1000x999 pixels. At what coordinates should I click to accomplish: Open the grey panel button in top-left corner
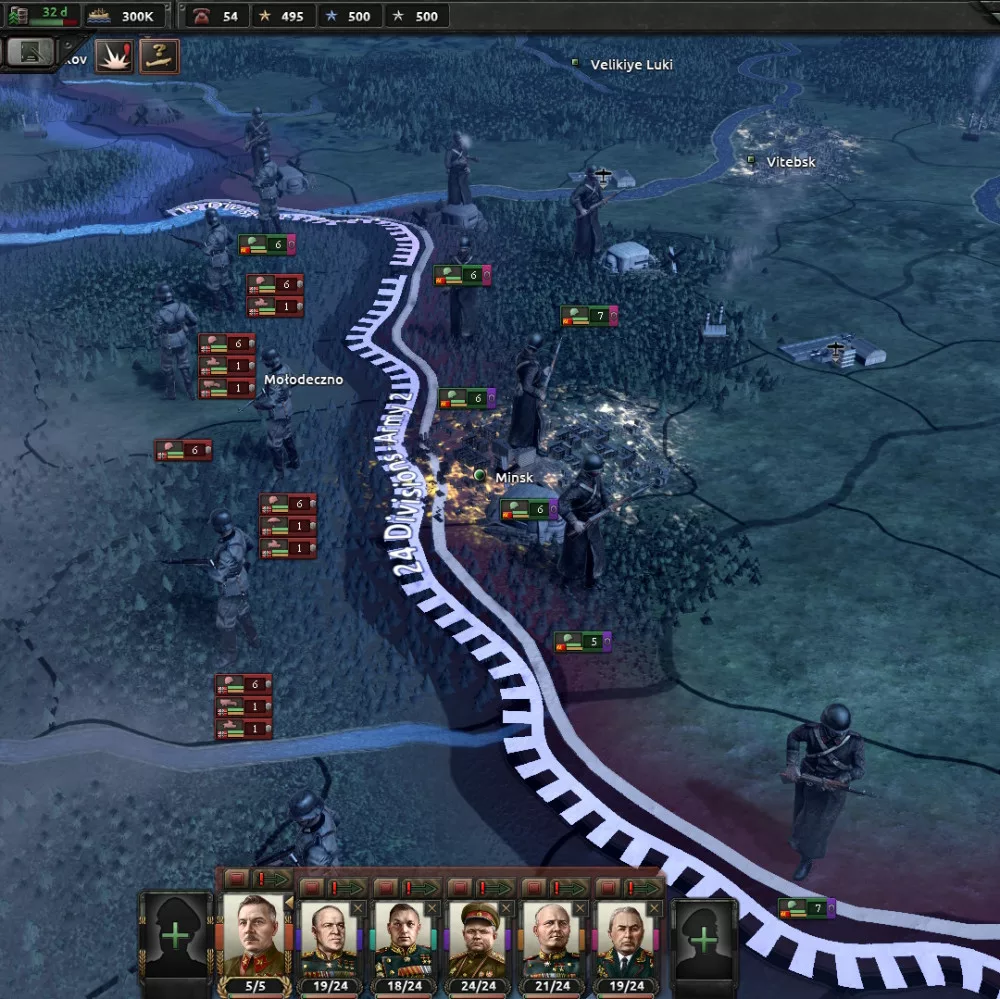tap(29, 52)
